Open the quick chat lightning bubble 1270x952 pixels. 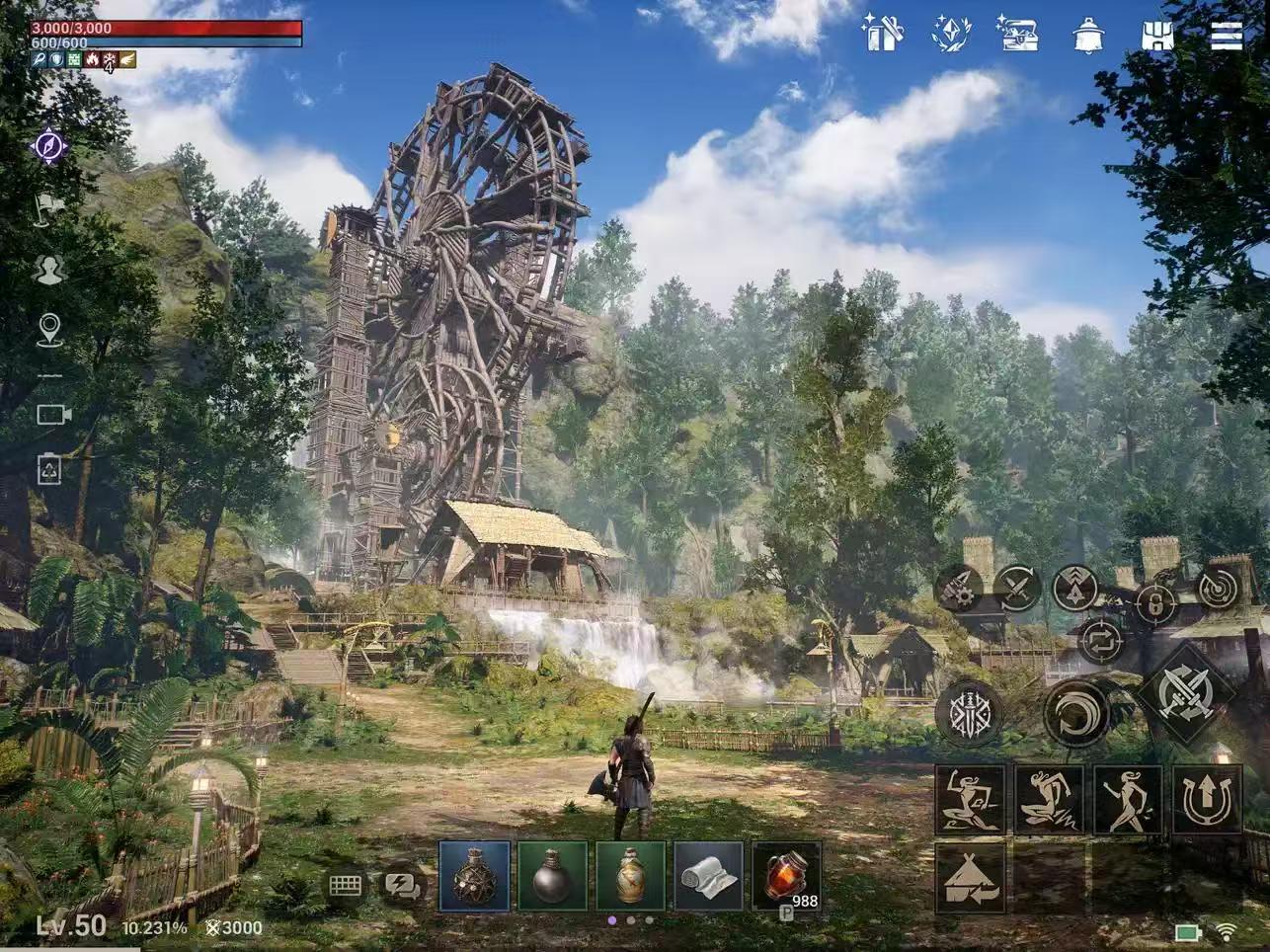click(403, 885)
